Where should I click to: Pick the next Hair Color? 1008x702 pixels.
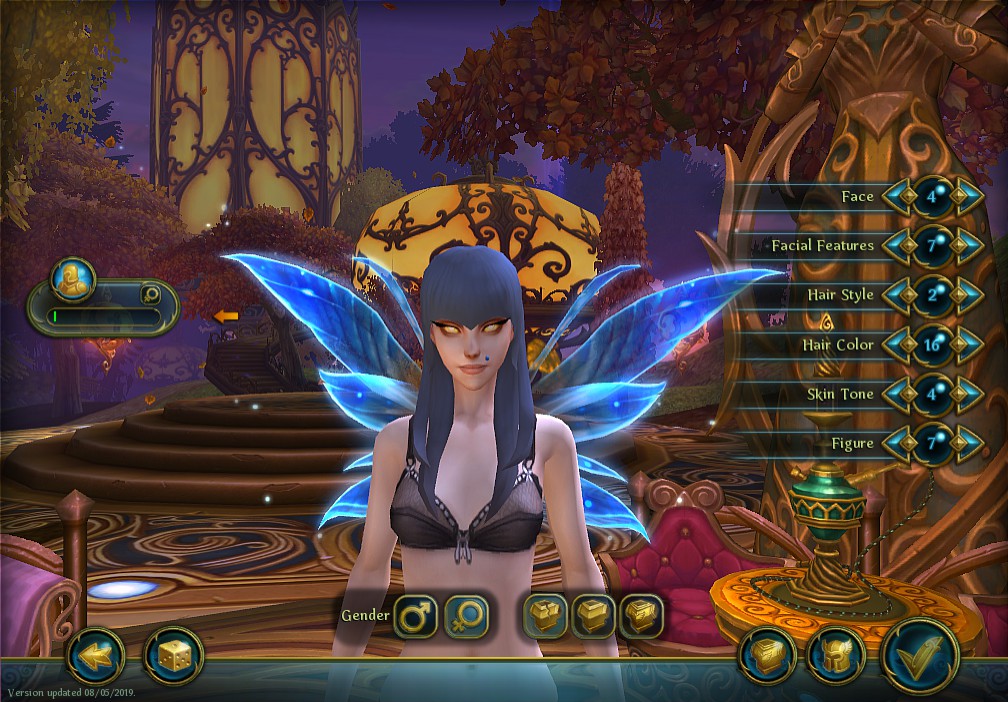[966, 345]
